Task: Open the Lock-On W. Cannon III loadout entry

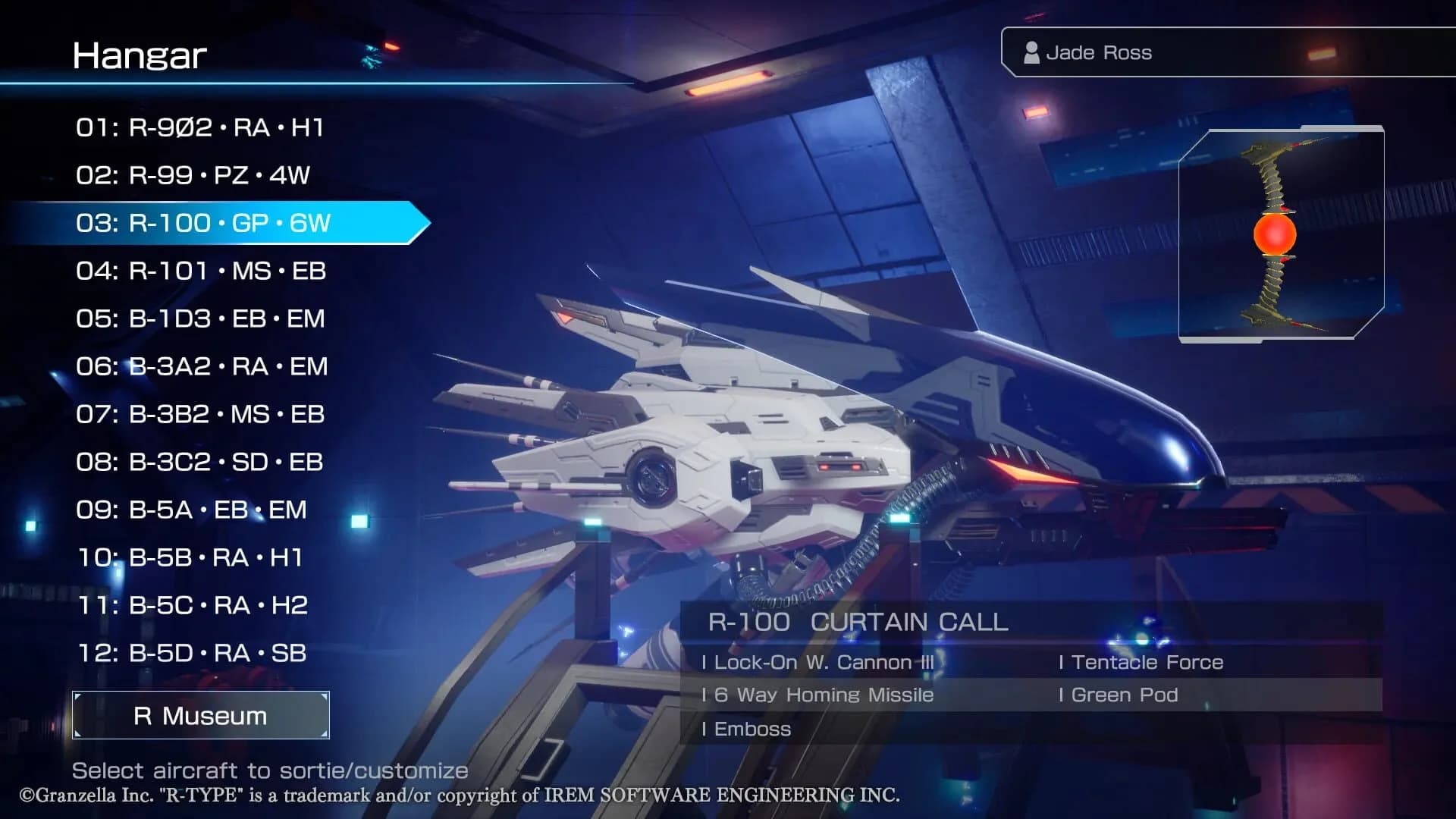Action: [819, 661]
